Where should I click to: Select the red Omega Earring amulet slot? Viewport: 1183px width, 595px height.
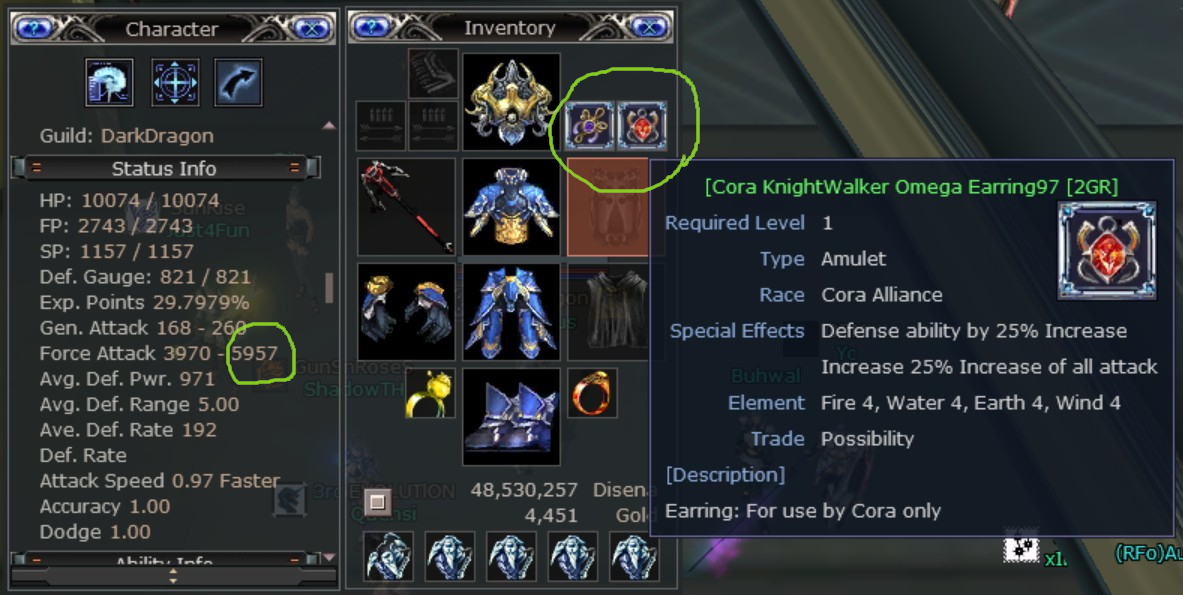(x=642, y=125)
